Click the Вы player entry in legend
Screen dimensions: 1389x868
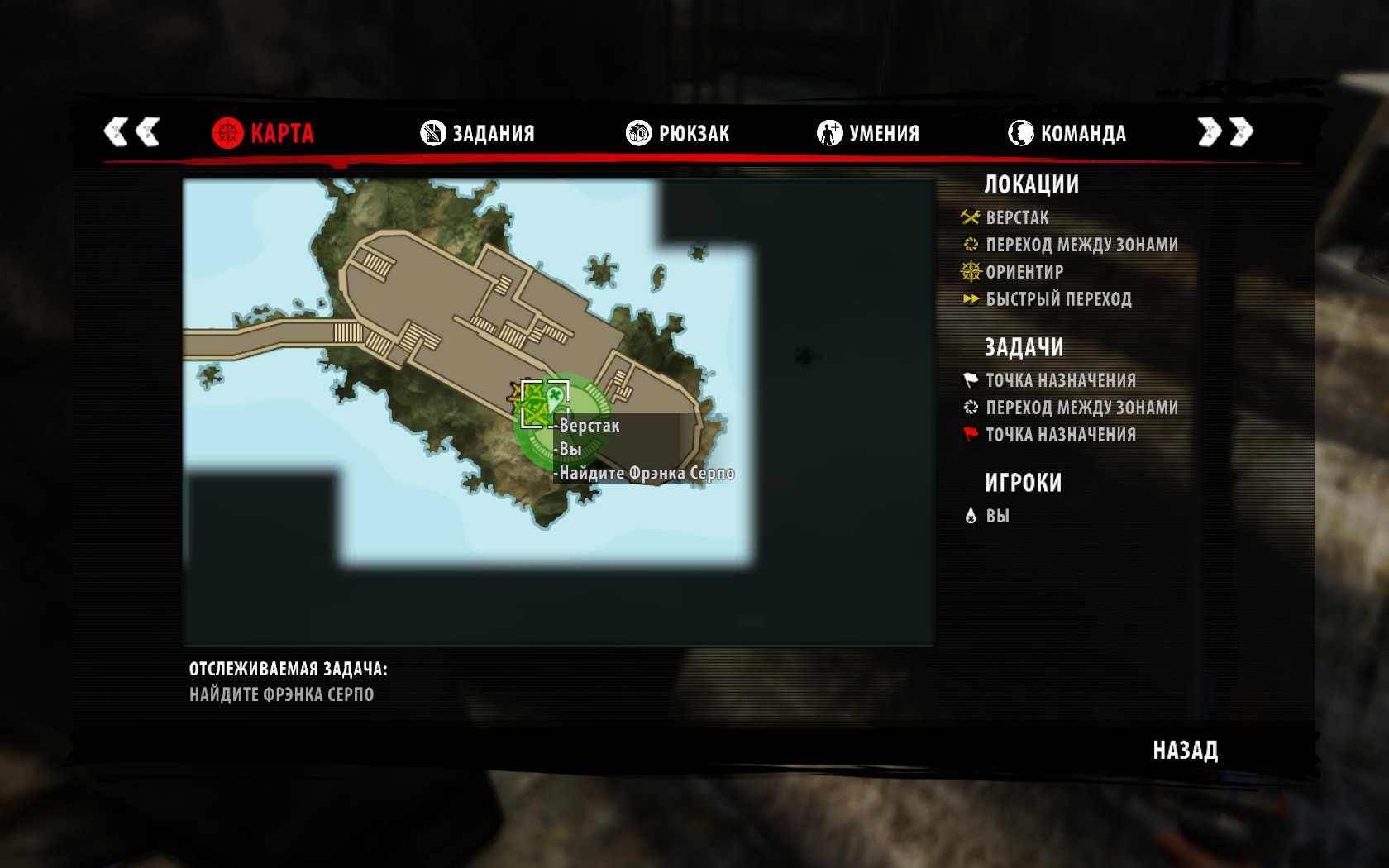(997, 516)
